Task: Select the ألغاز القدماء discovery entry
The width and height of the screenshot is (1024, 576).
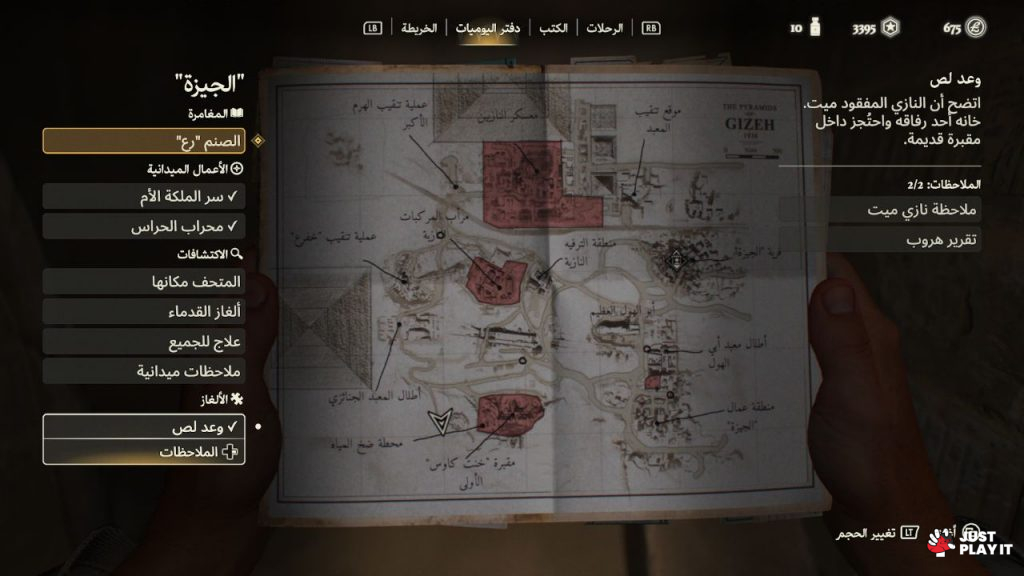Action: pos(144,313)
